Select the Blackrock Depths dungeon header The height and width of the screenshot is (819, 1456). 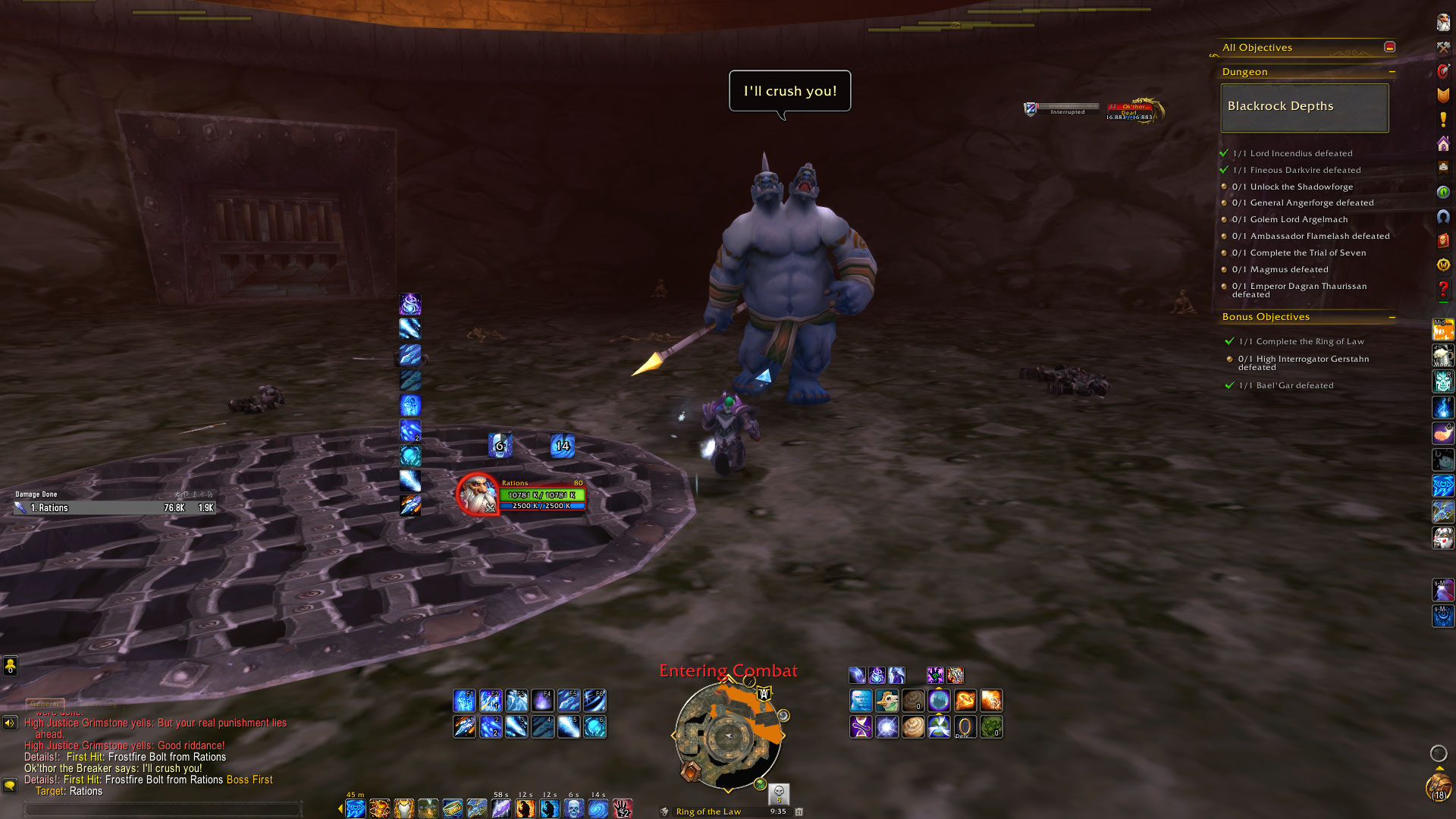(x=1304, y=107)
